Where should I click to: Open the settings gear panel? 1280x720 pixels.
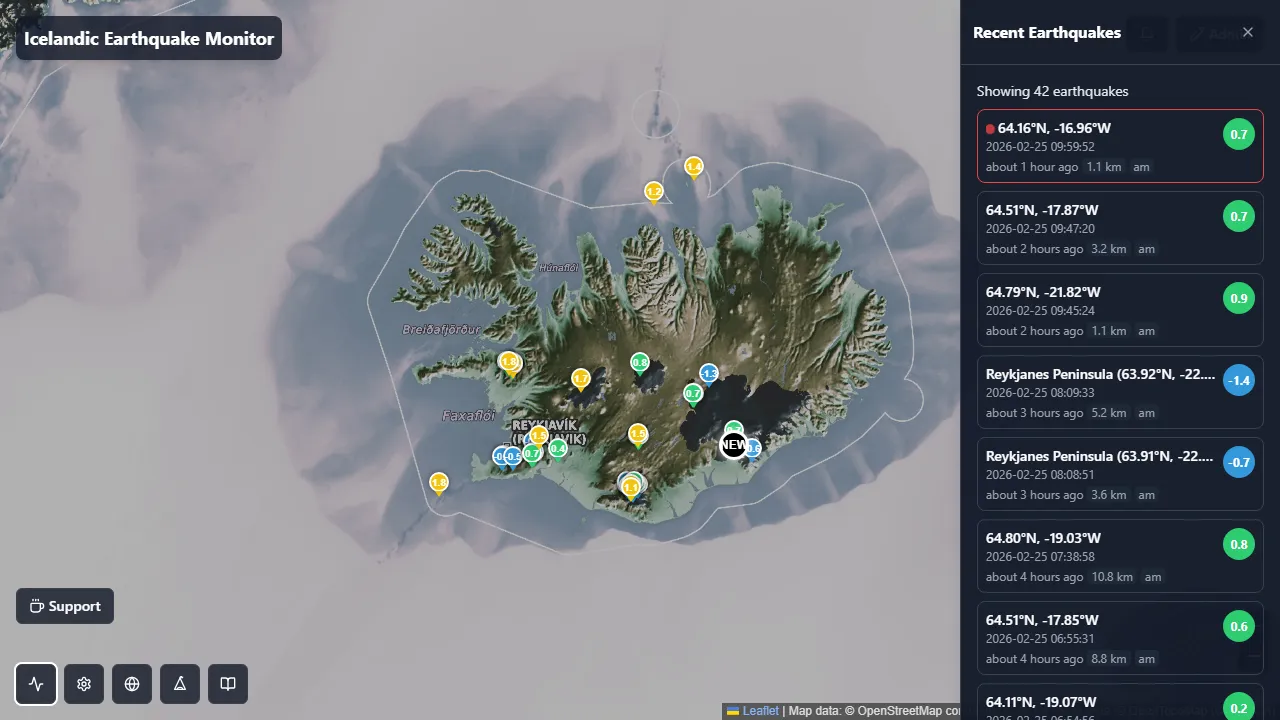click(83, 684)
